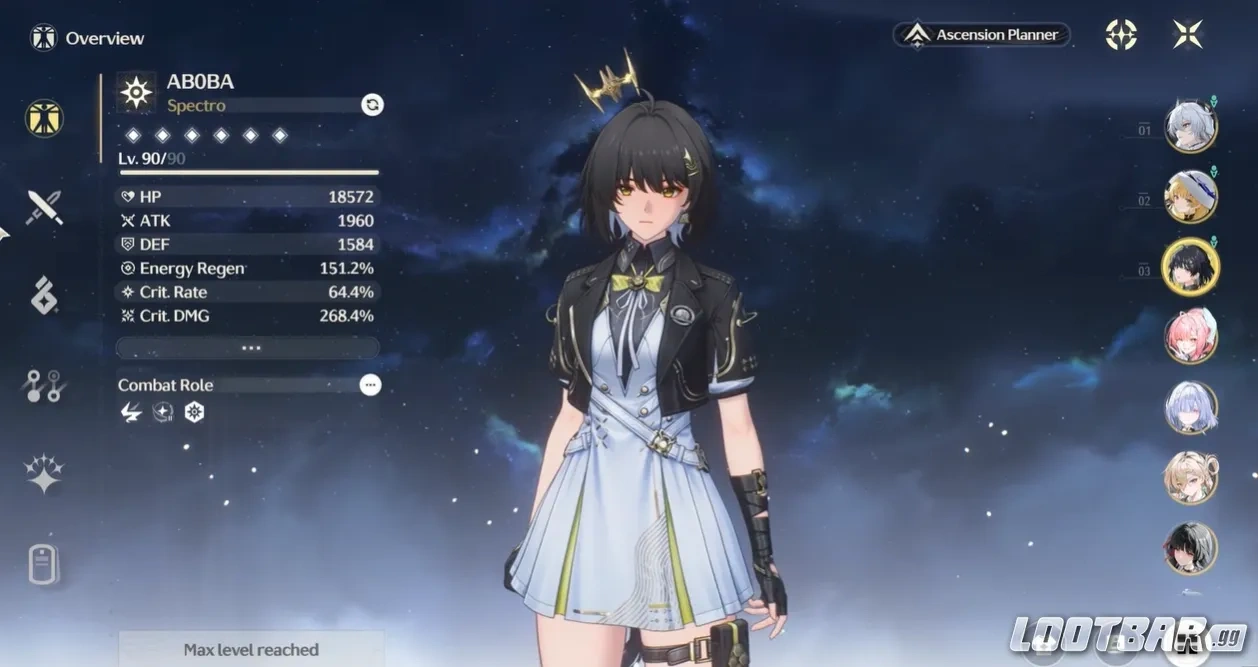Switch Rover's element with the swap button
This screenshot has height=667, width=1258.
[372, 105]
